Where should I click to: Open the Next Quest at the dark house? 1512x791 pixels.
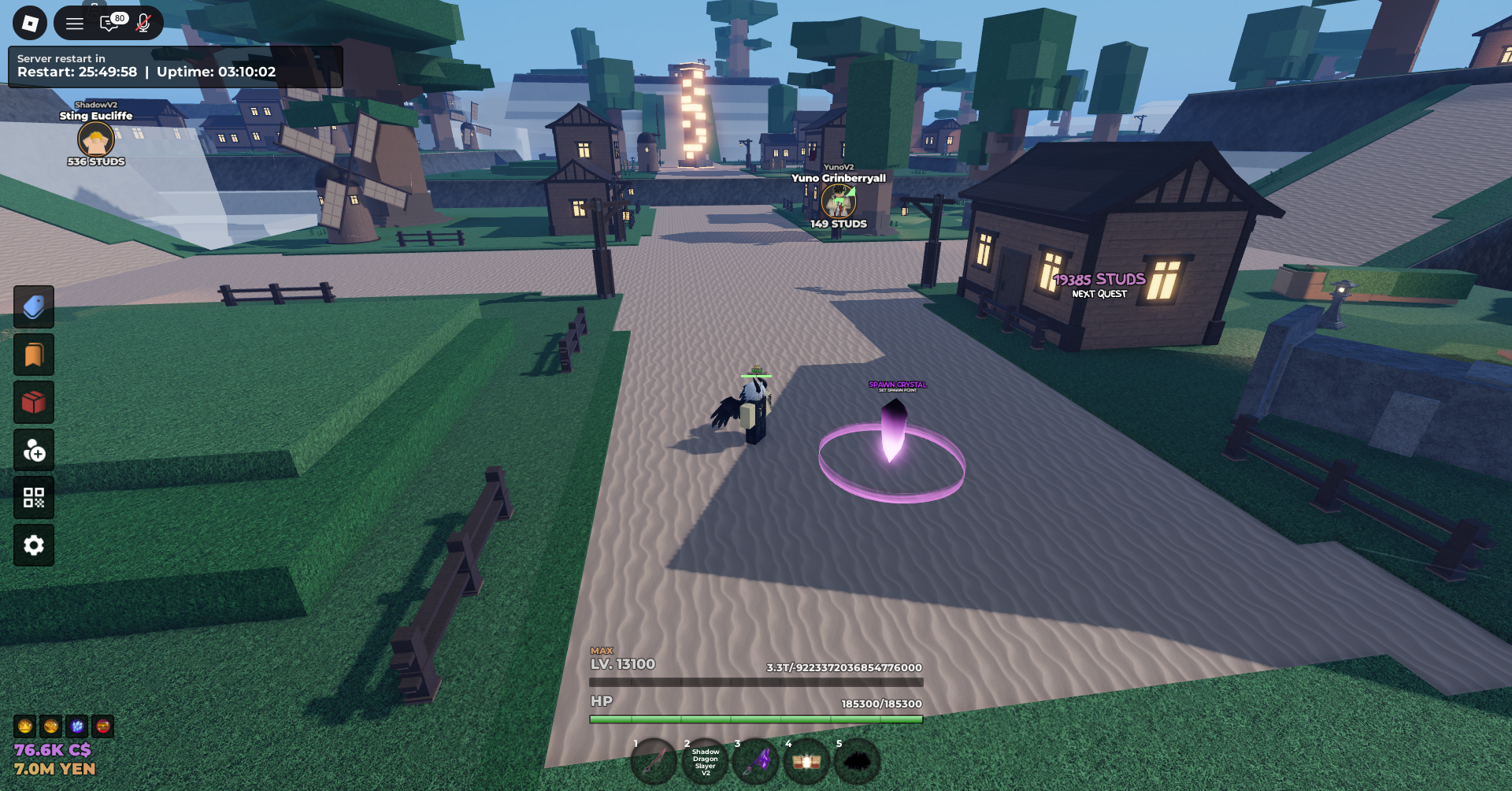coord(1099,287)
